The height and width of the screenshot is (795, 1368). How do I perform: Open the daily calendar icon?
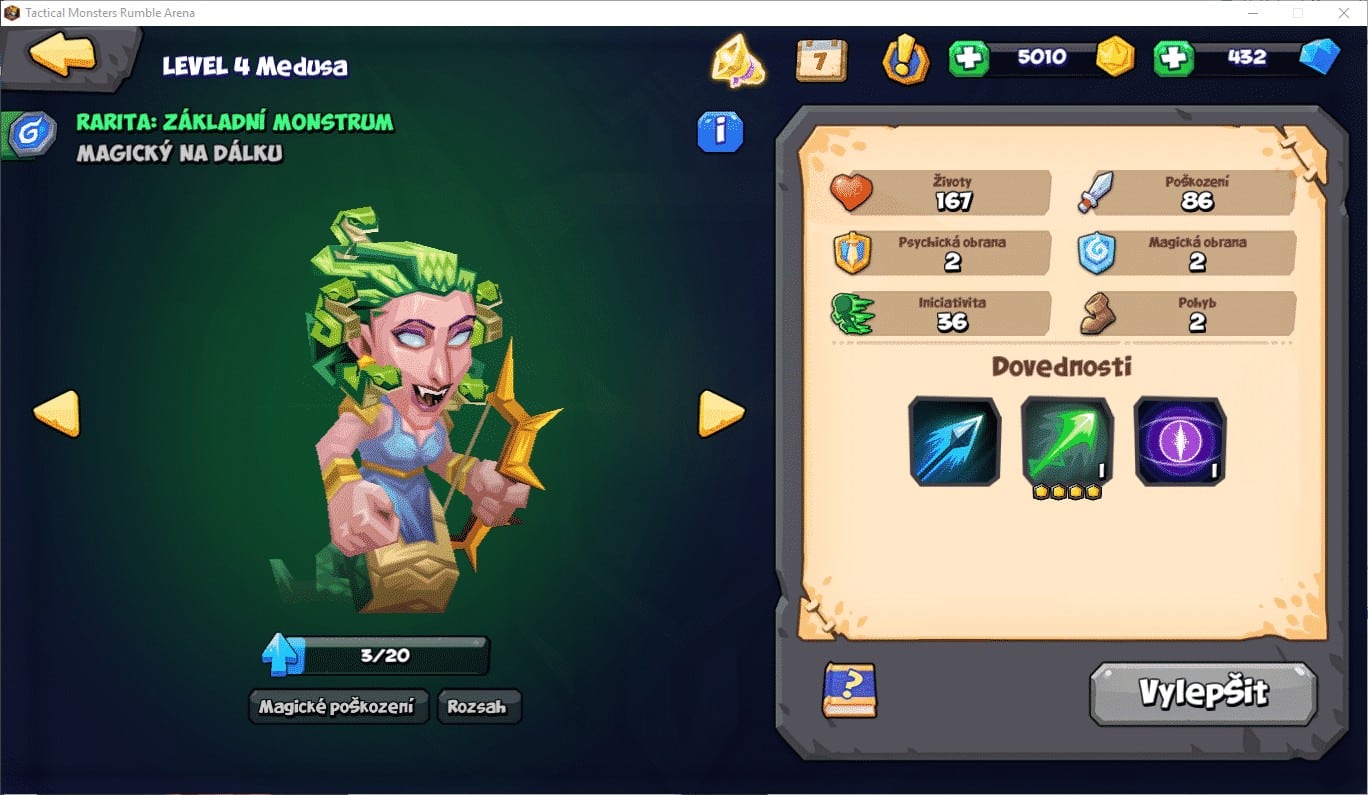[821, 60]
